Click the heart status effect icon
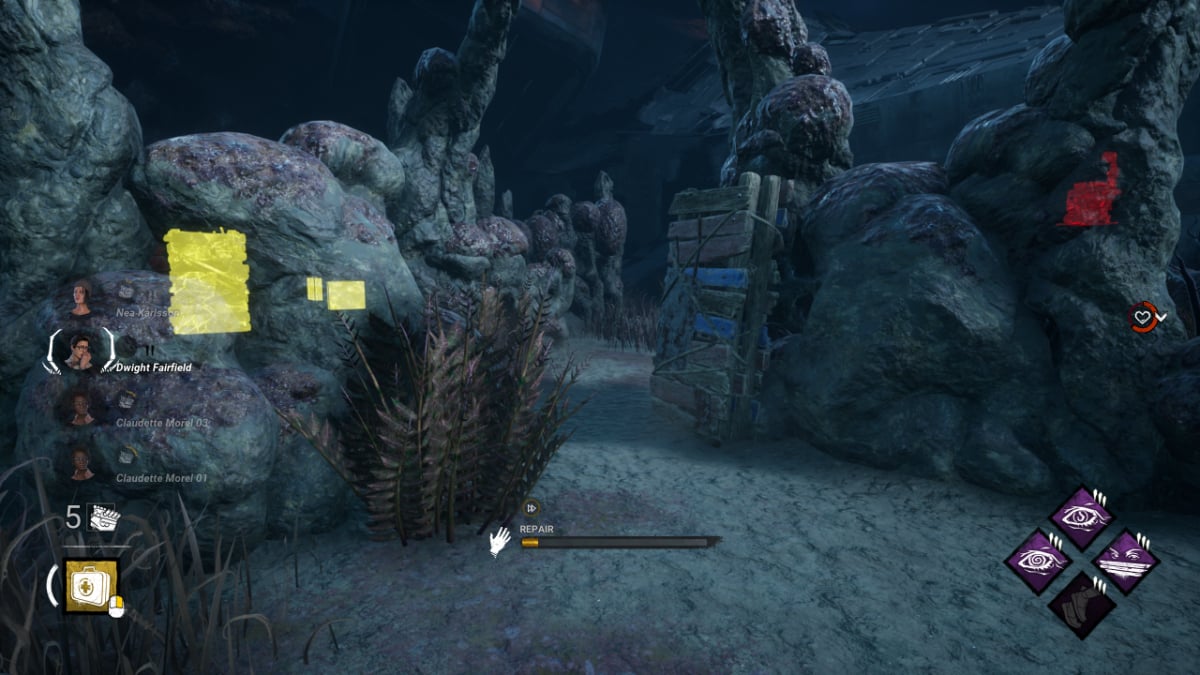This screenshot has width=1200, height=675. pos(1141,317)
